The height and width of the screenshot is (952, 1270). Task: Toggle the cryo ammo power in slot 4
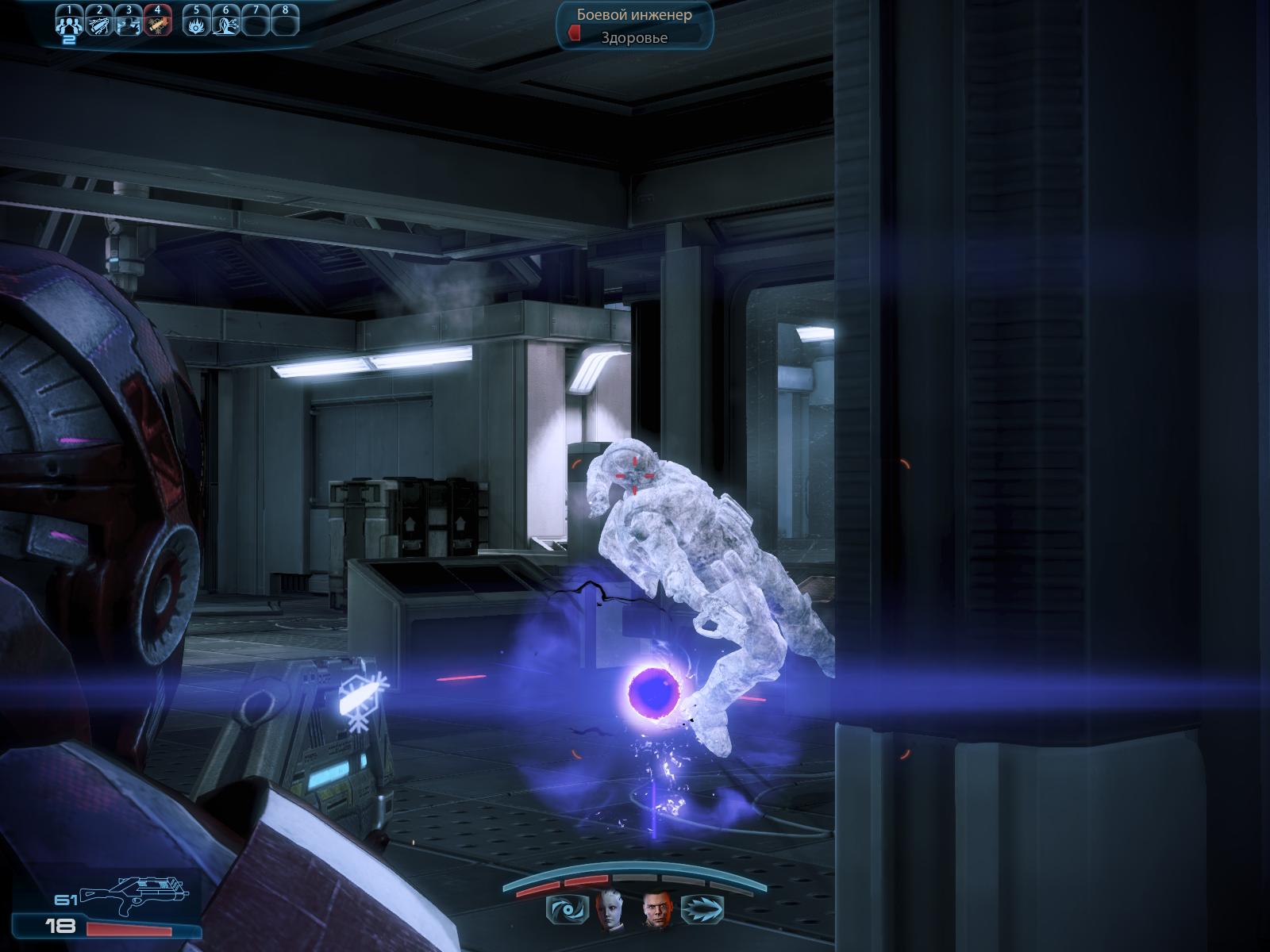coord(158,25)
